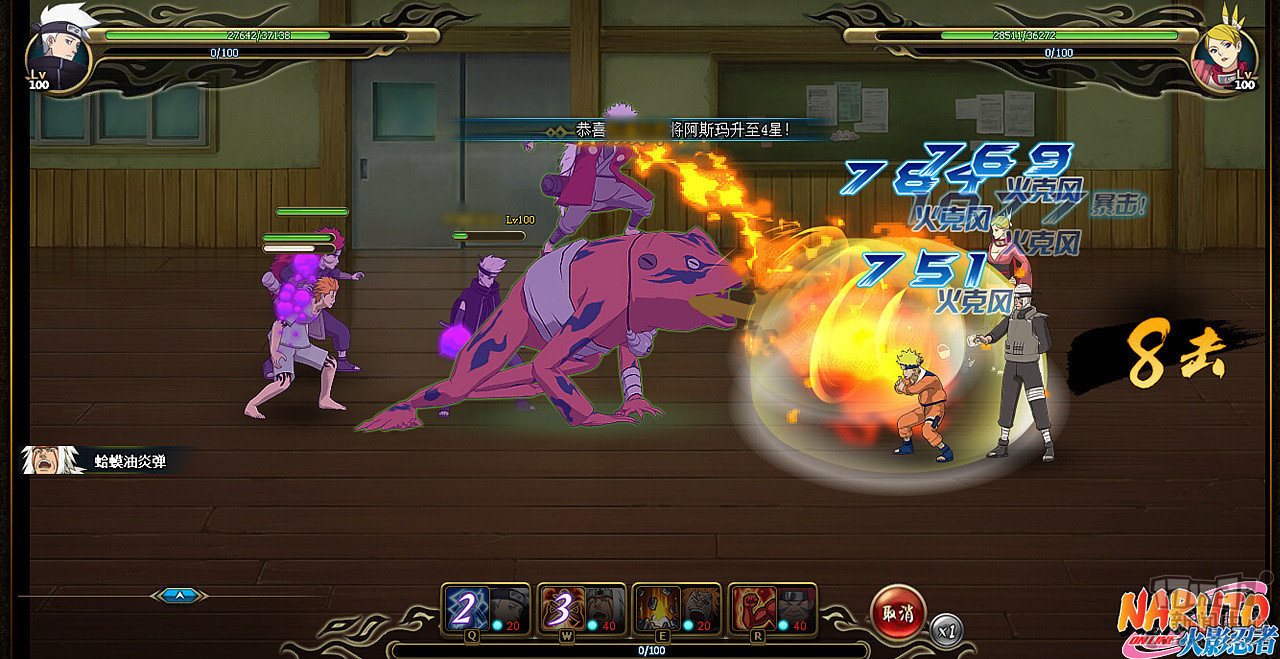Viewport: 1280px width, 659px height.
Task: Toggle the x1 battle speed button
Action: [947, 631]
